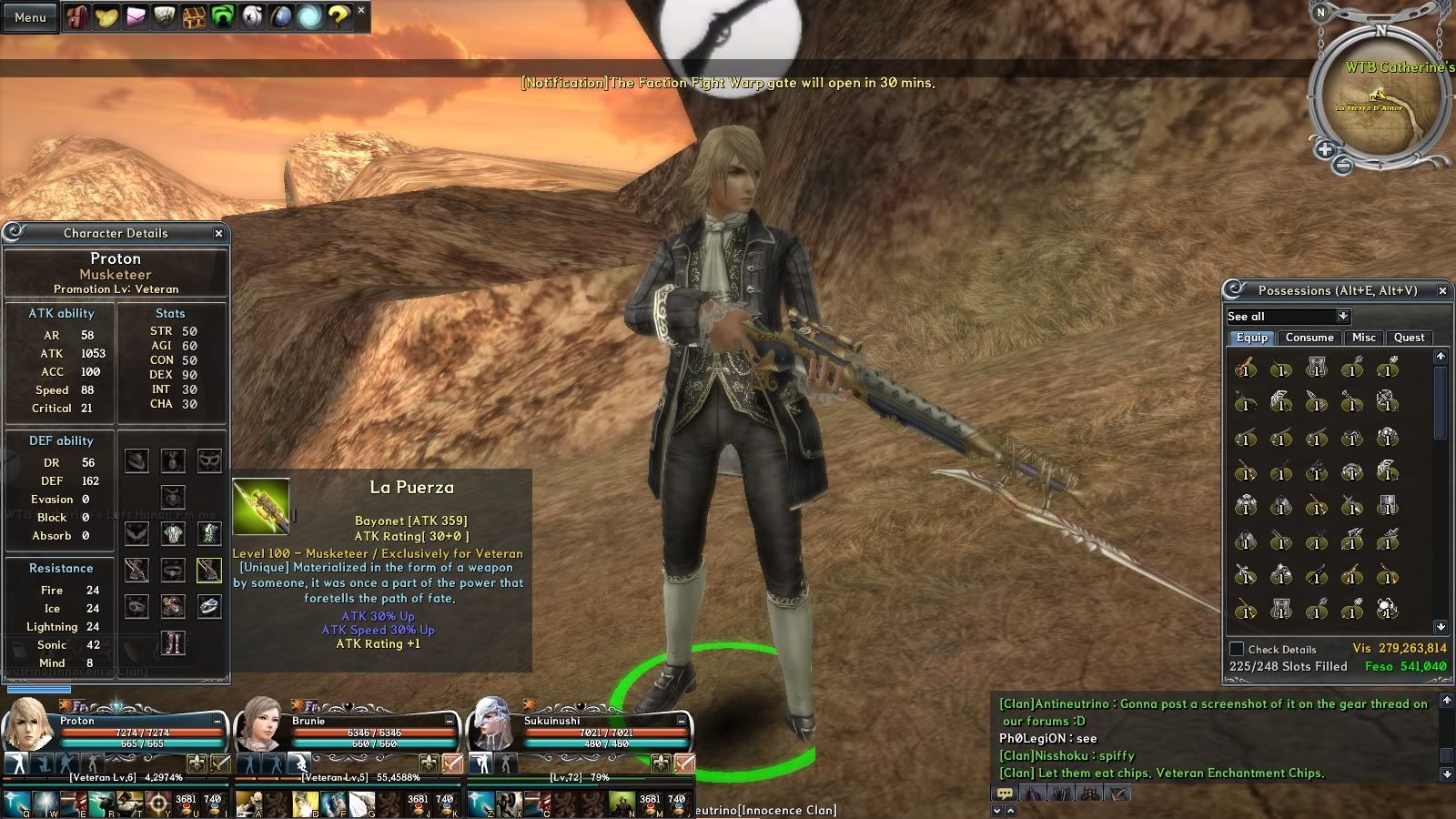This screenshot has height=819, width=1456.
Task: Select Brunie's character portrait
Action: (x=260, y=724)
